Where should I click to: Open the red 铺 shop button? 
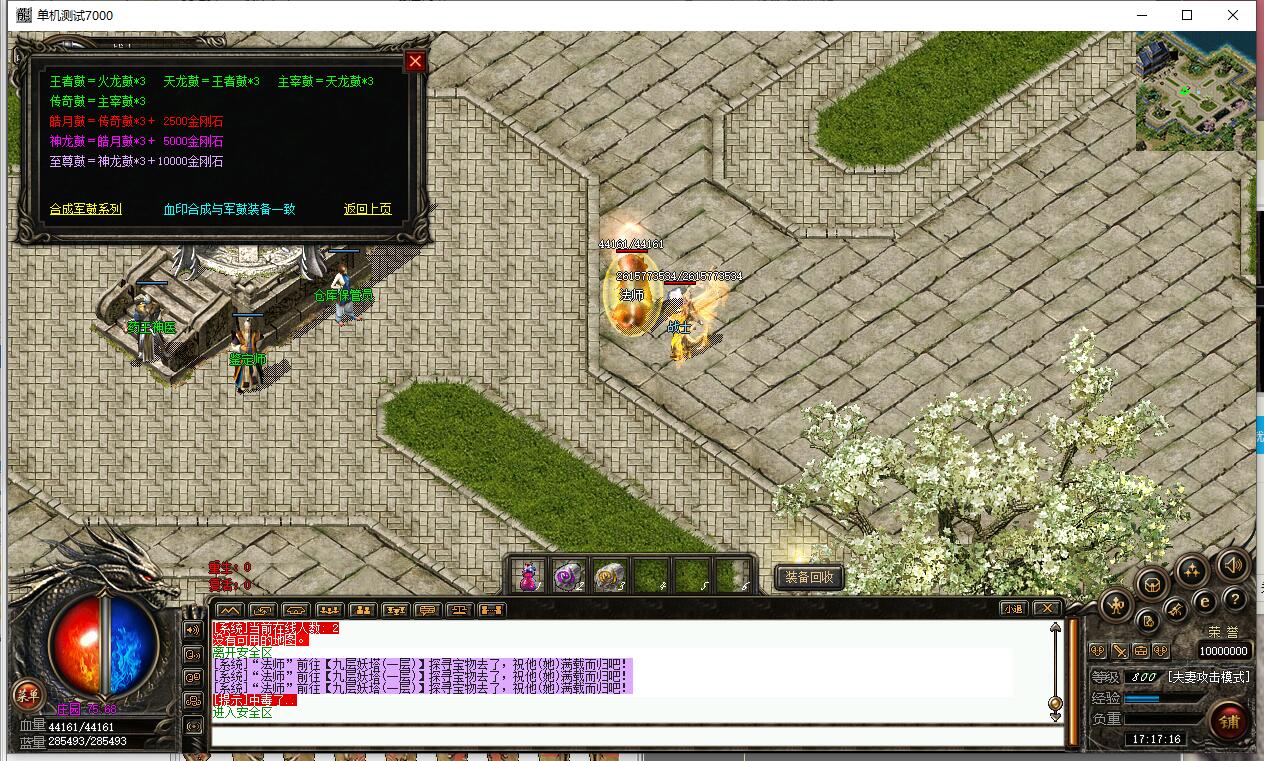pos(1229,722)
